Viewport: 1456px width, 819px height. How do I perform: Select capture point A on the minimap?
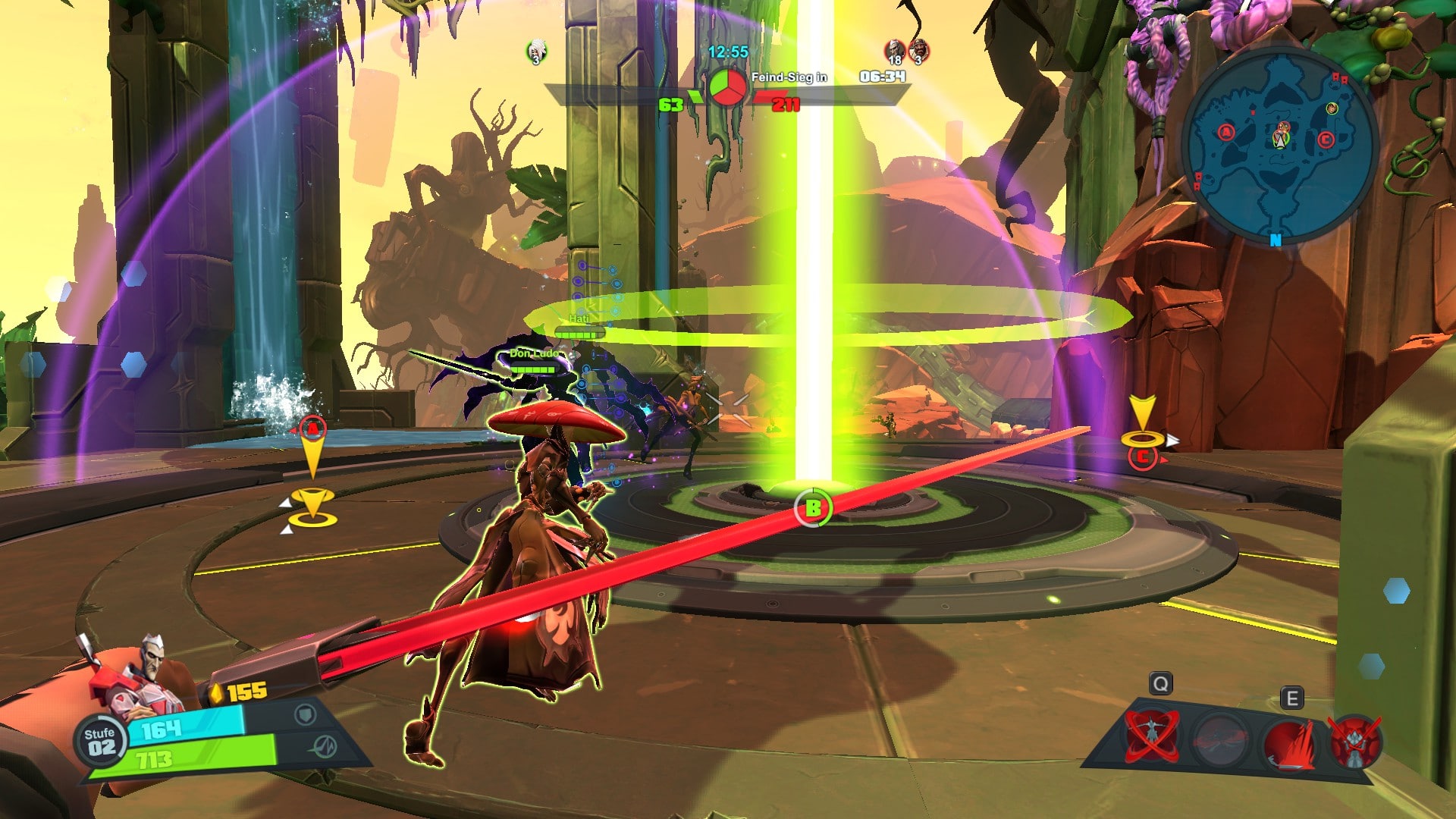pyautogui.click(x=1225, y=133)
